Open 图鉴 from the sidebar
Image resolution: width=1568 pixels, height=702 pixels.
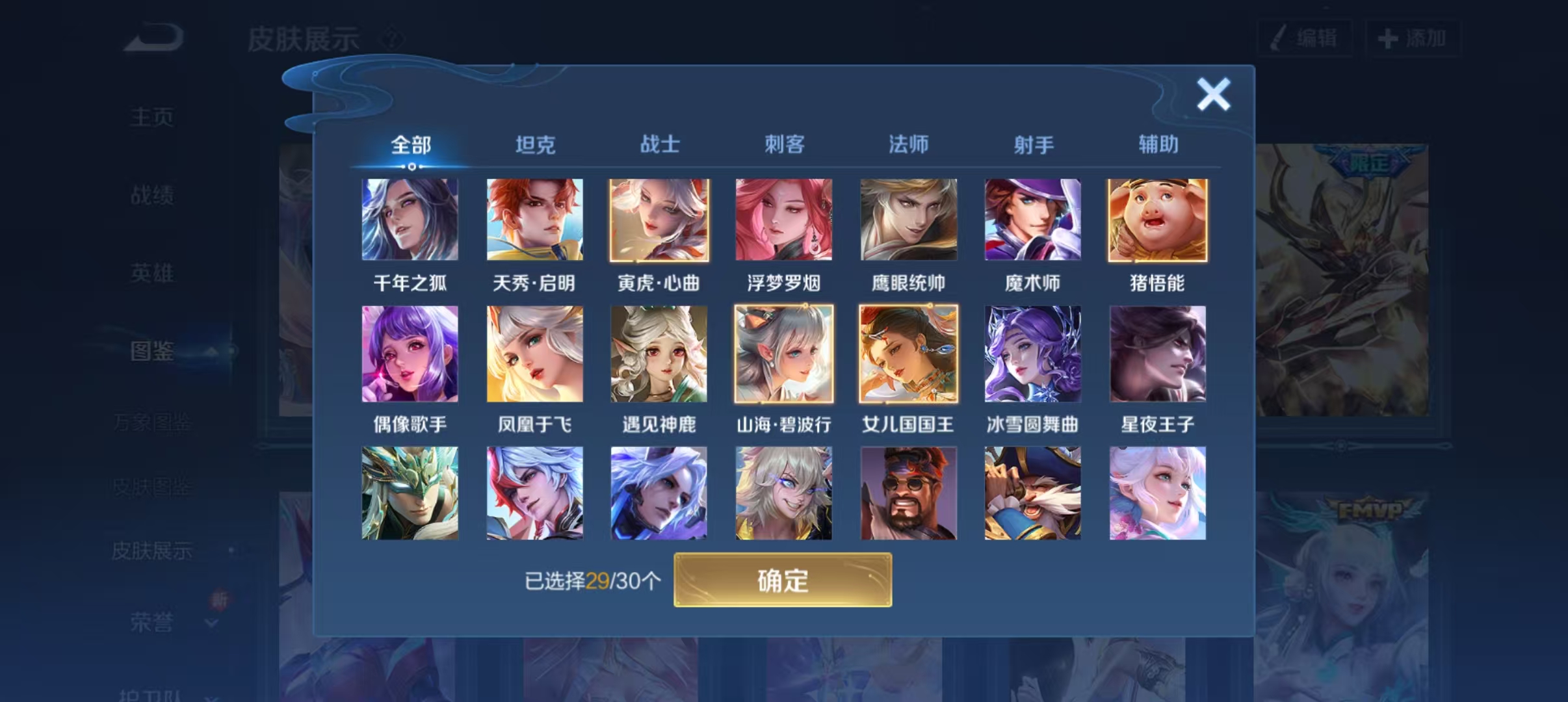click(x=151, y=349)
